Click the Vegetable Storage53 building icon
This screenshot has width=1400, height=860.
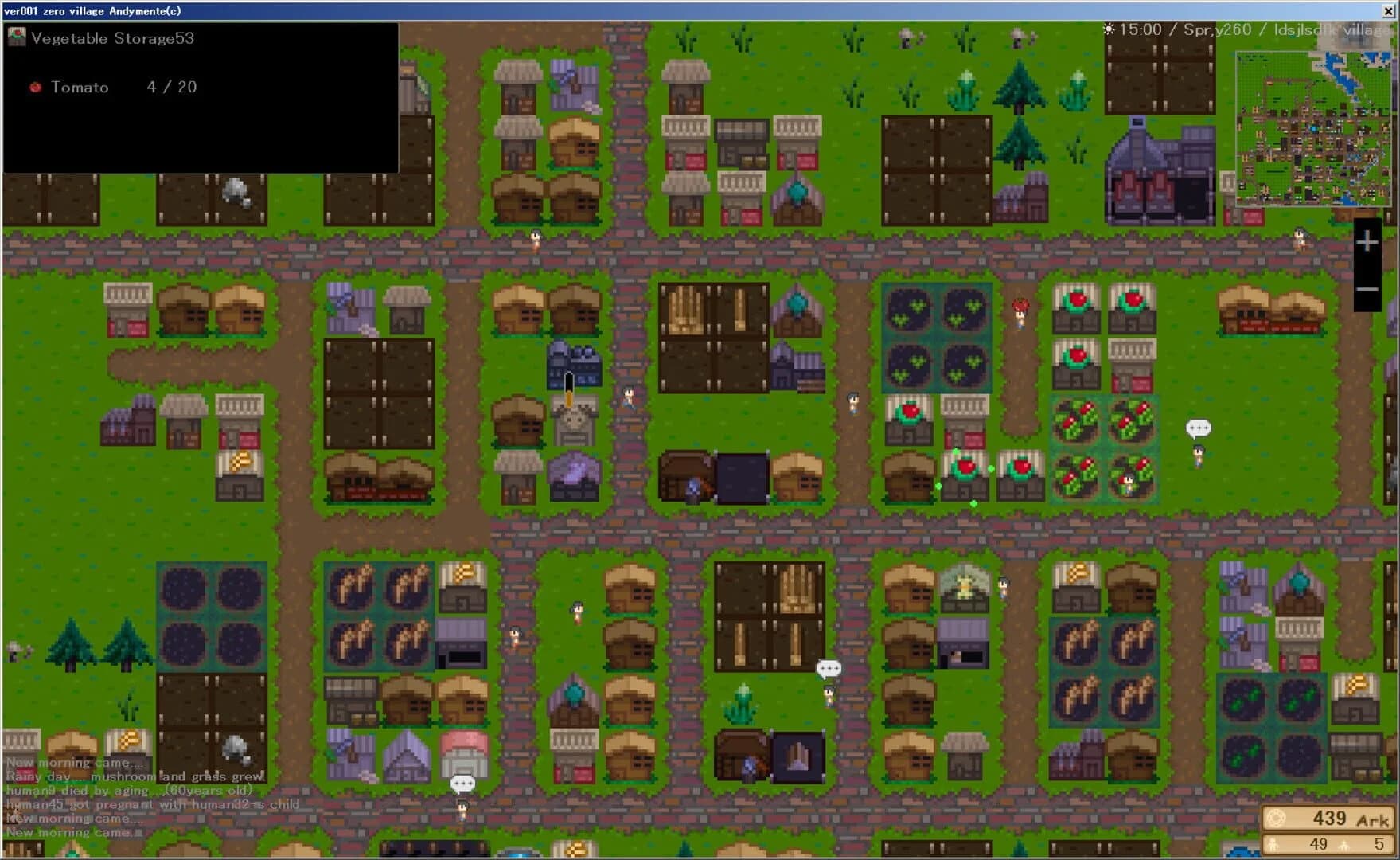(x=15, y=35)
